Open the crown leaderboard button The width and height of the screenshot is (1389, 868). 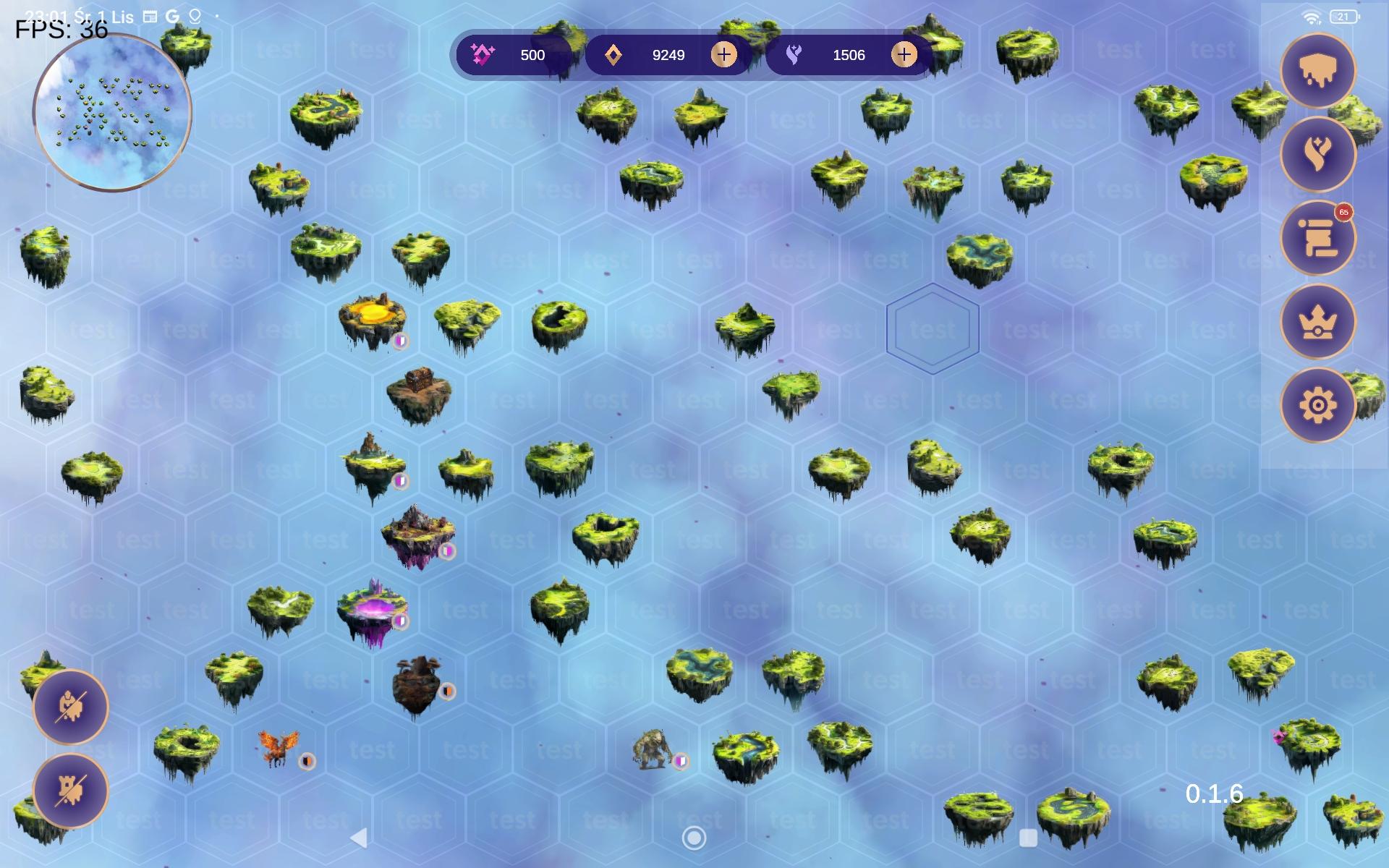tap(1317, 322)
